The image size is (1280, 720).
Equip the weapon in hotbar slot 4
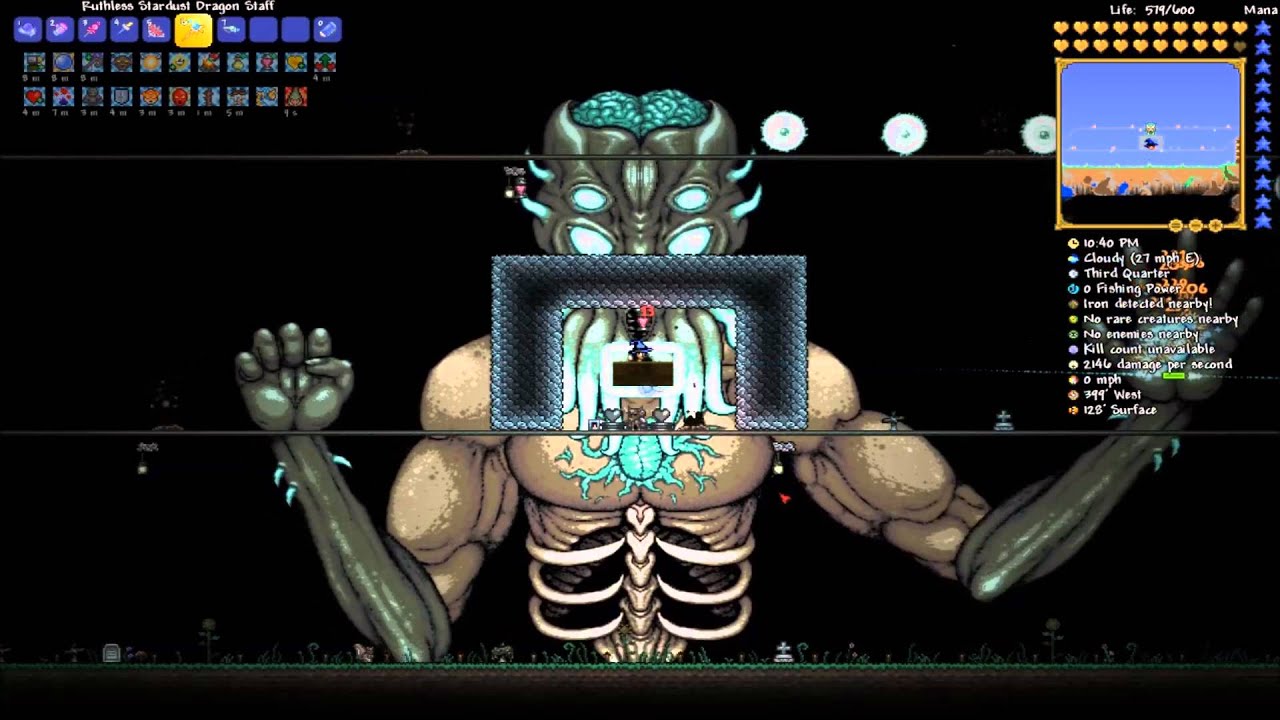point(124,30)
